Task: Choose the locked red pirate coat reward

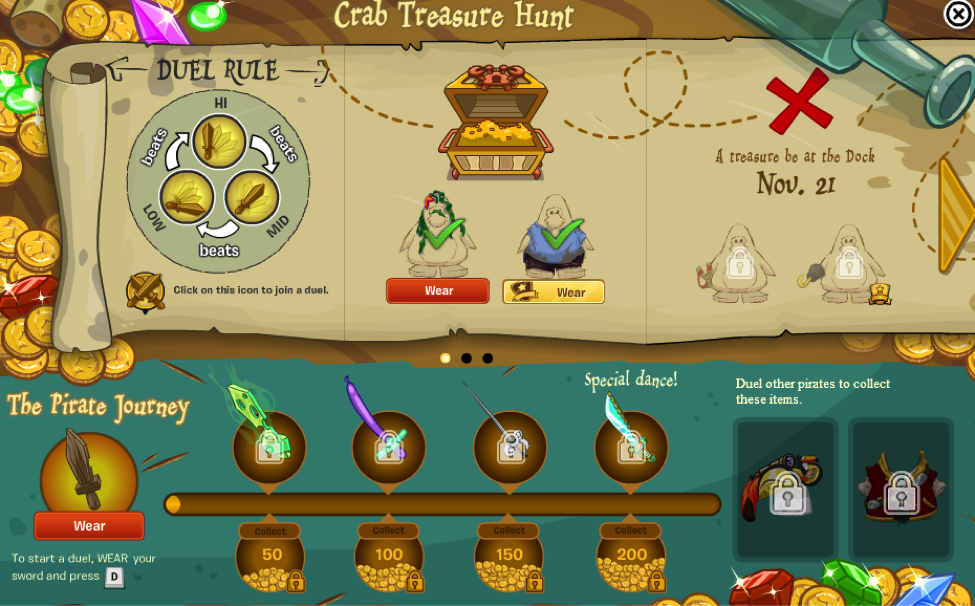Action: tap(901, 491)
